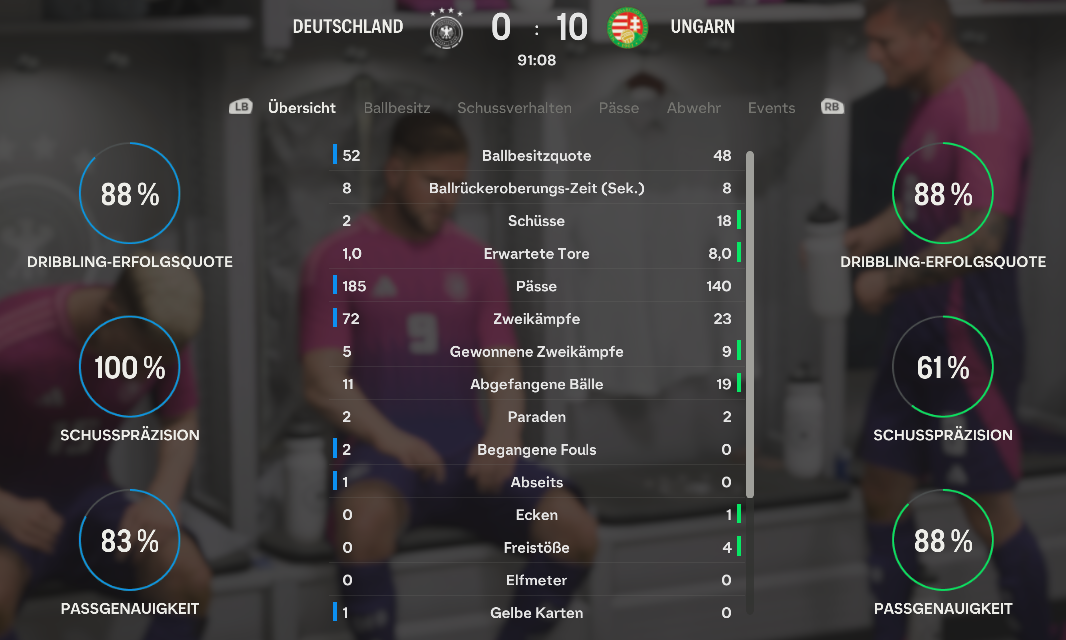Click the stats list scrollbar
This screenshot has width=1066, height=640.
pyautogui.click(x=750, y=325)
